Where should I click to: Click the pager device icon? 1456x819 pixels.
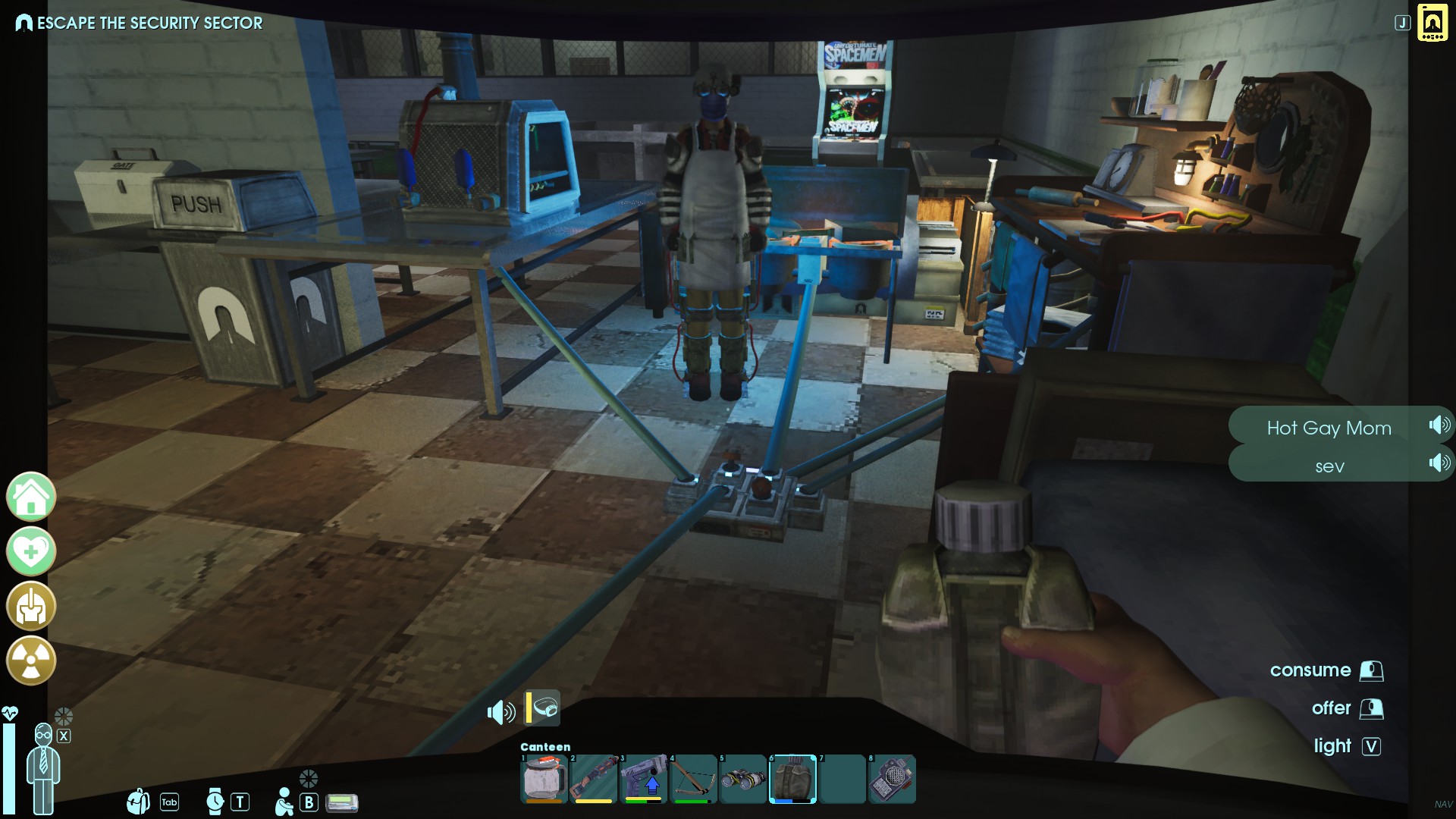342,802
